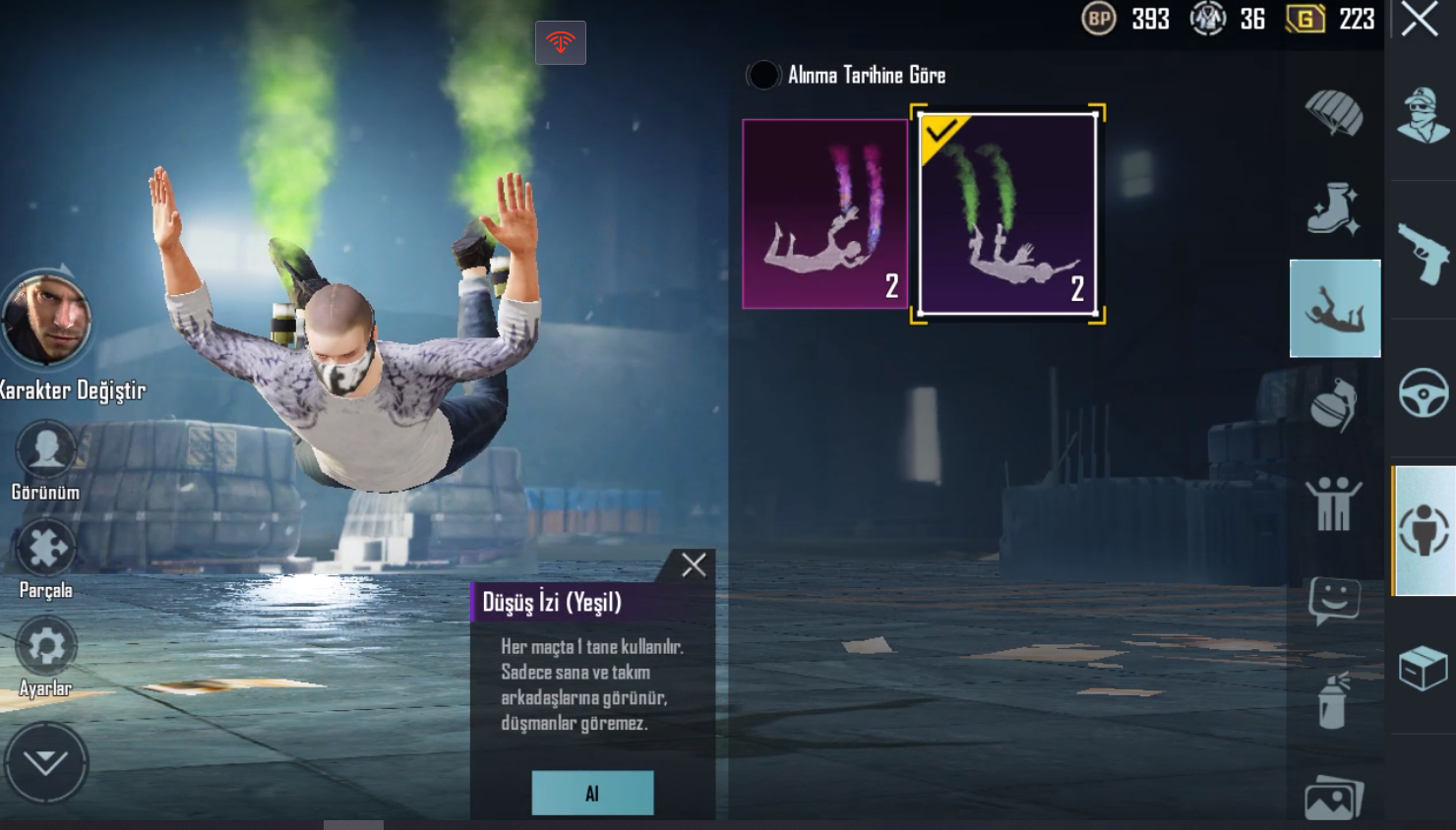
Task: Open Karakter Değiştir character portrait
Action: (x=46, y=320)
